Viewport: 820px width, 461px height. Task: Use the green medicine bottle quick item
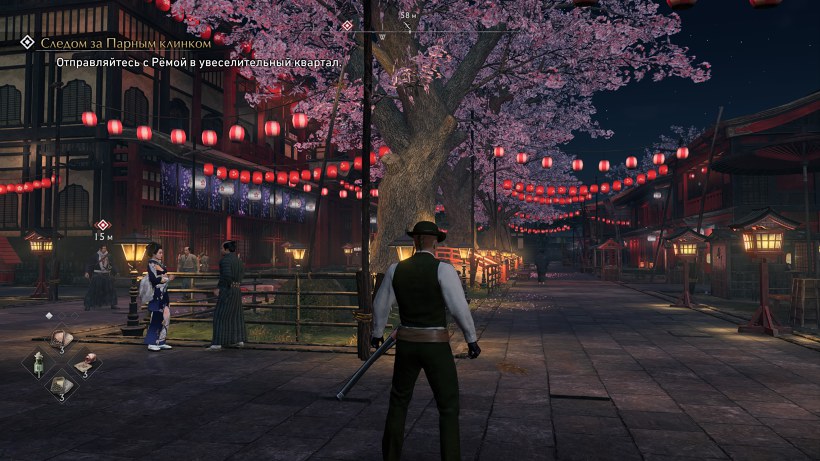click(x=39, y=361)
